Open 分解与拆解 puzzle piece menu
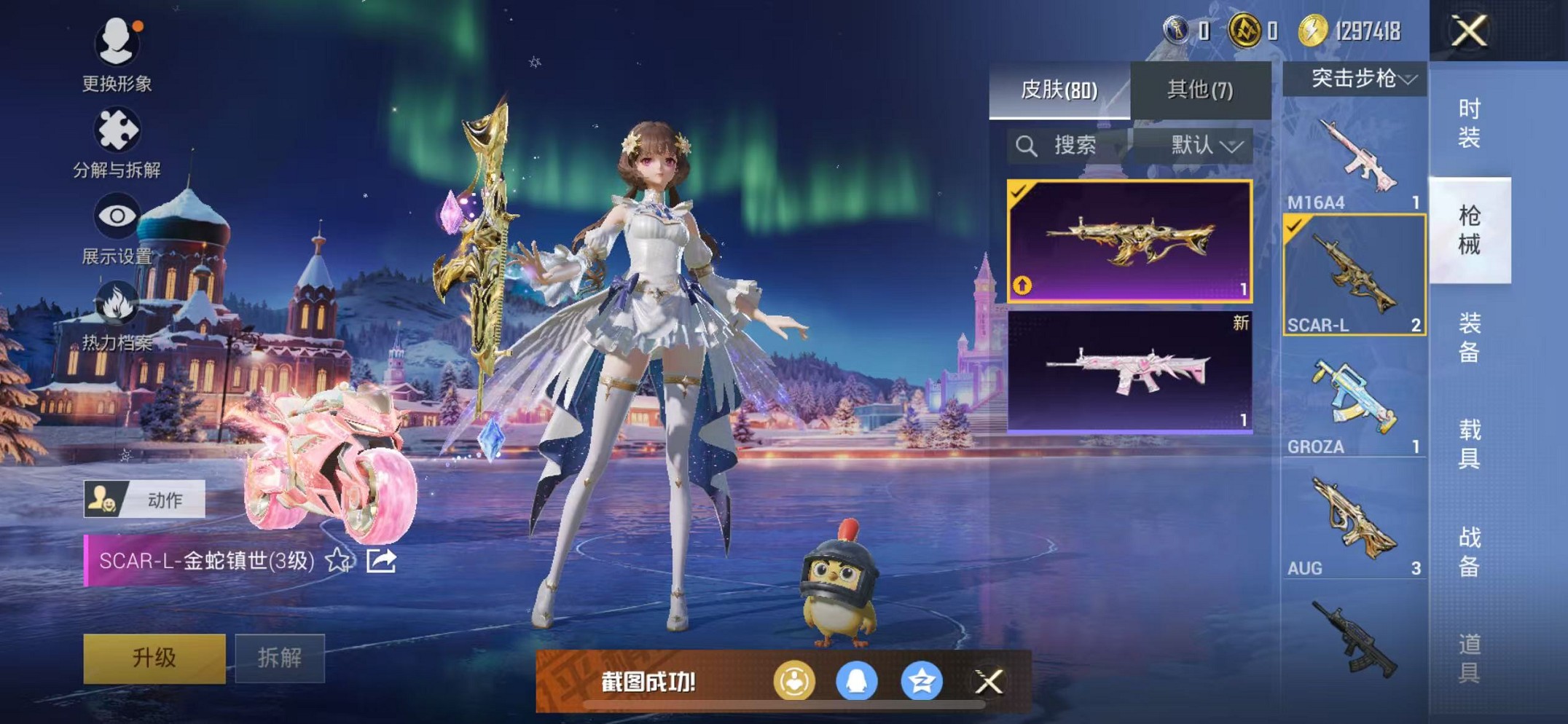 click(x=117, y=142)
